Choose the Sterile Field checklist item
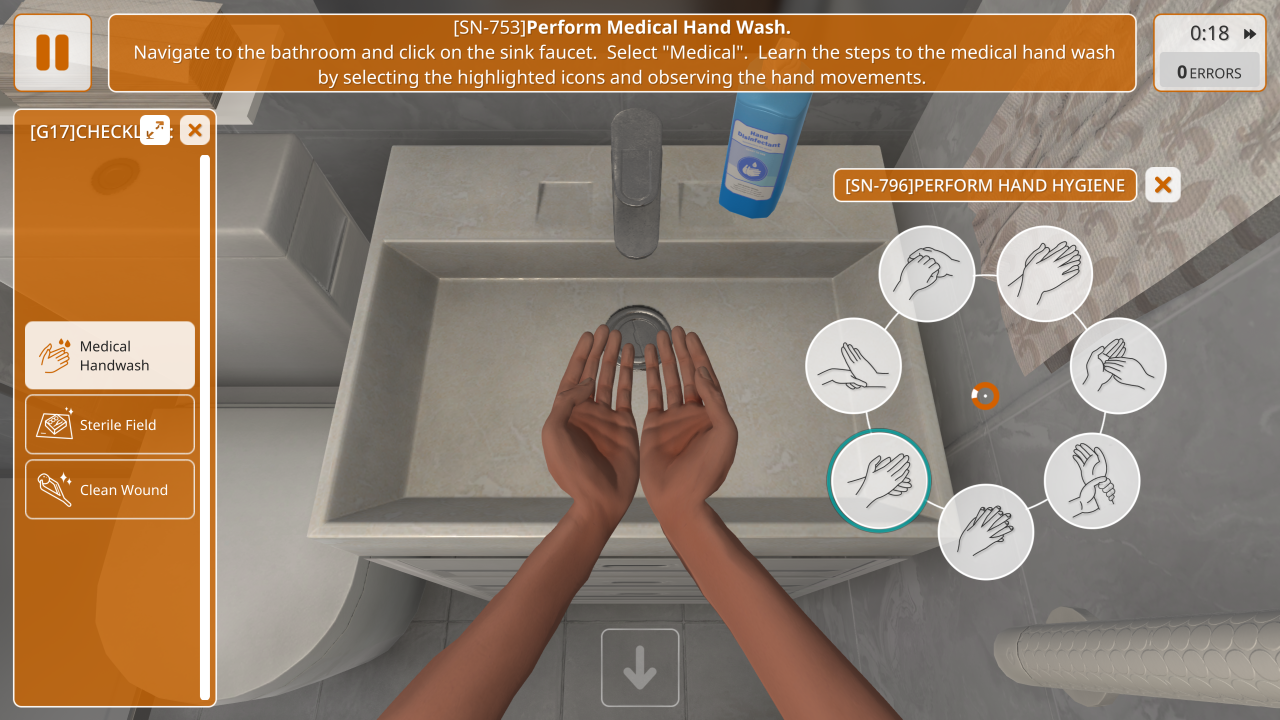This screenshot has width=1280, height=720. tap(110, 424)
